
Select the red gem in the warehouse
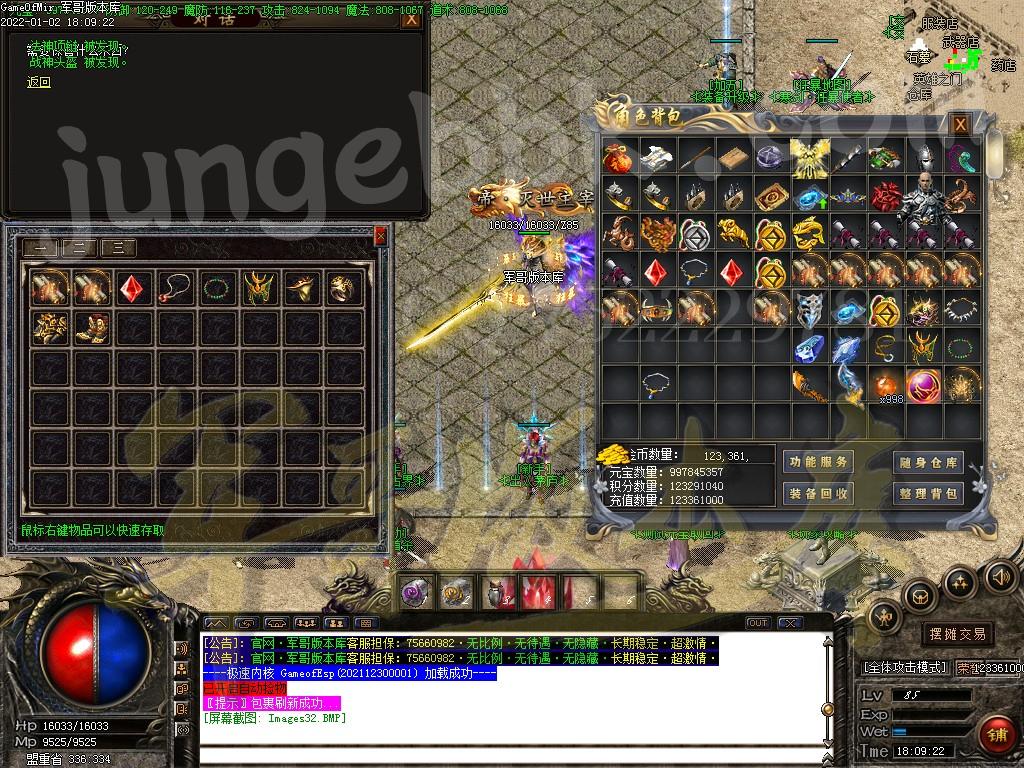click(x=132, y=288)
